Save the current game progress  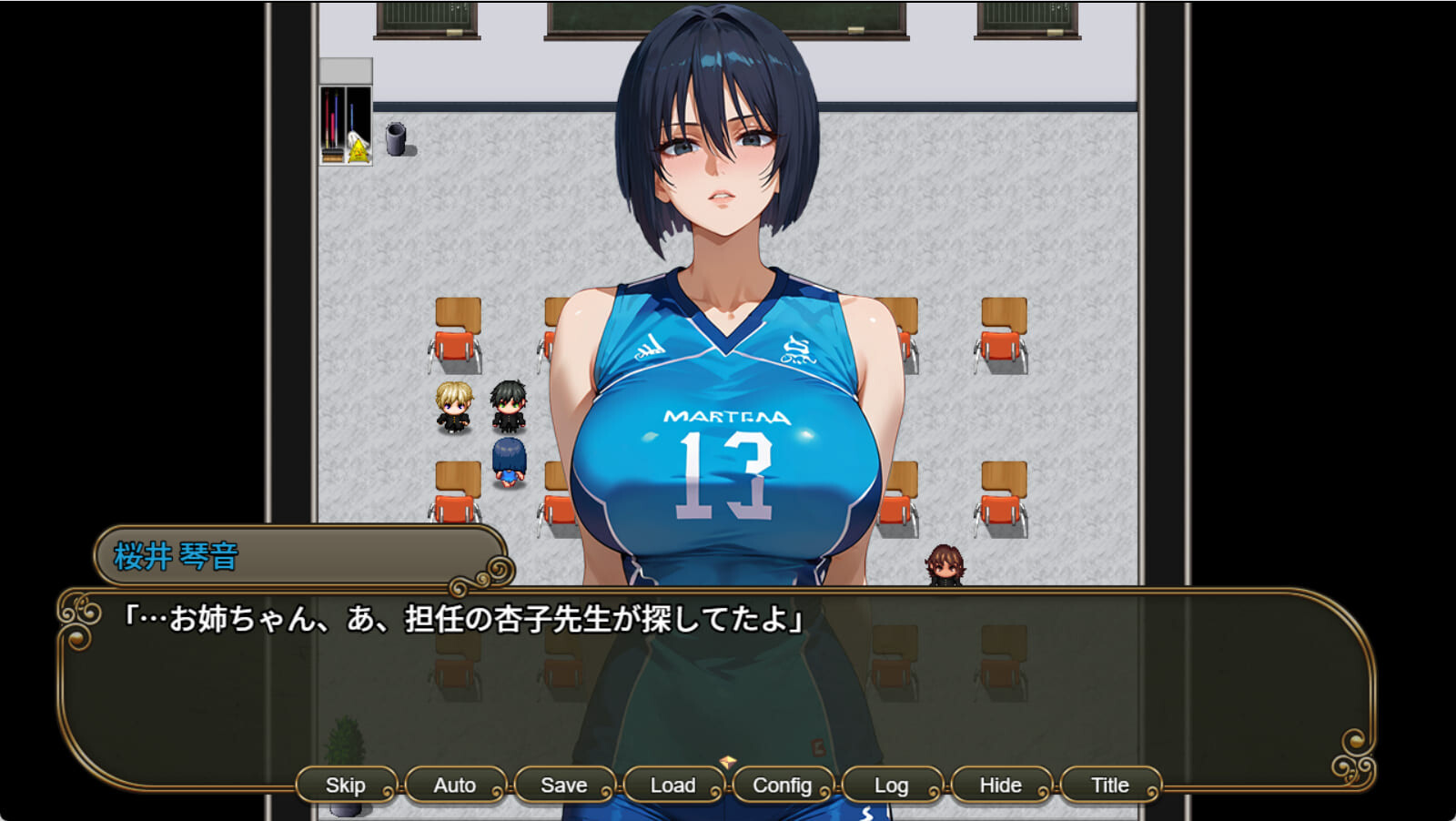tap(563, 784)
